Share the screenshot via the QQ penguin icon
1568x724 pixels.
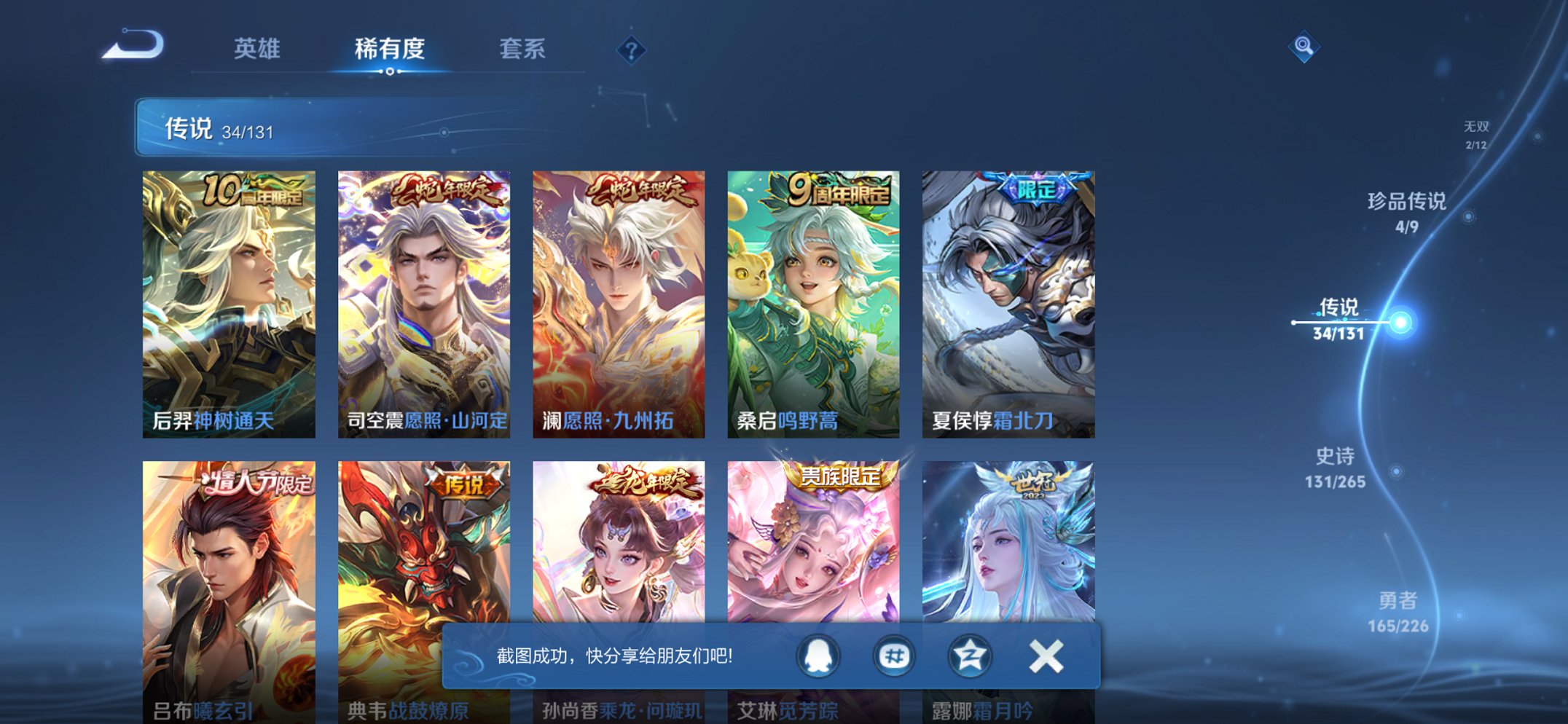[x=818, y=655]
